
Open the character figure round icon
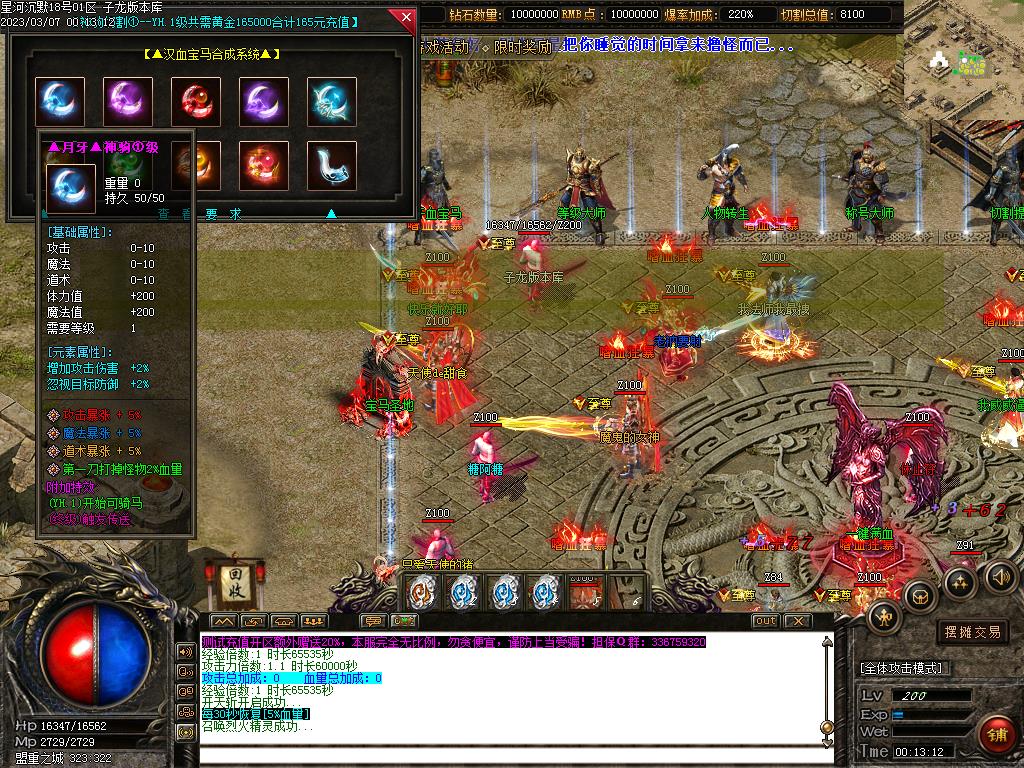point(885,617)
